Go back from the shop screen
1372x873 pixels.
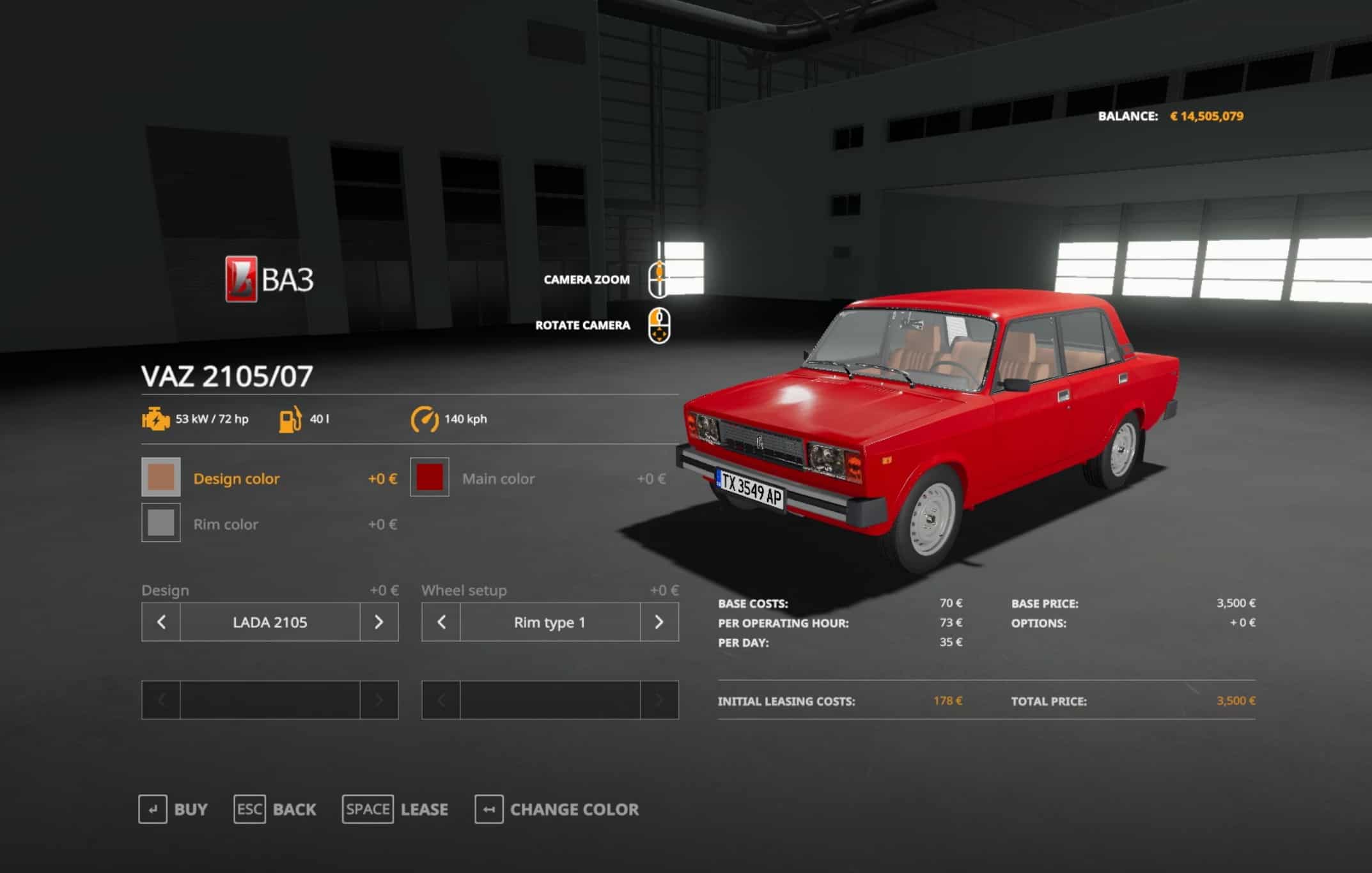click(275, 809)
